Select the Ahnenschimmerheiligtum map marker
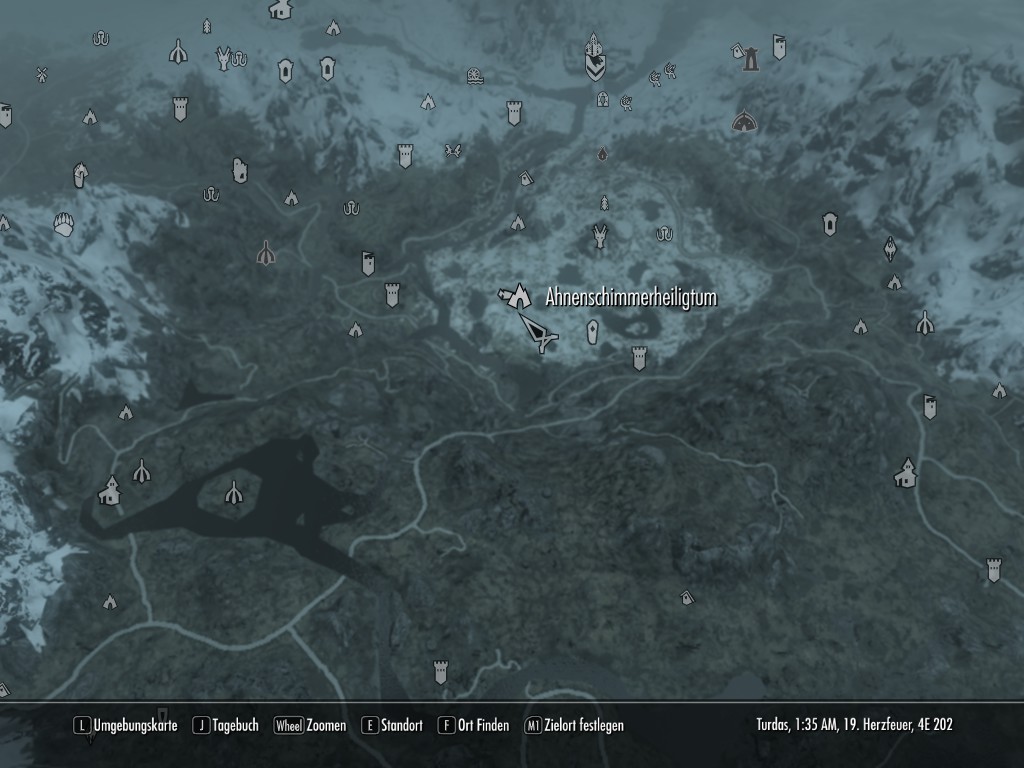Viewport: 1024px width, 768px height. coord(516,295)
